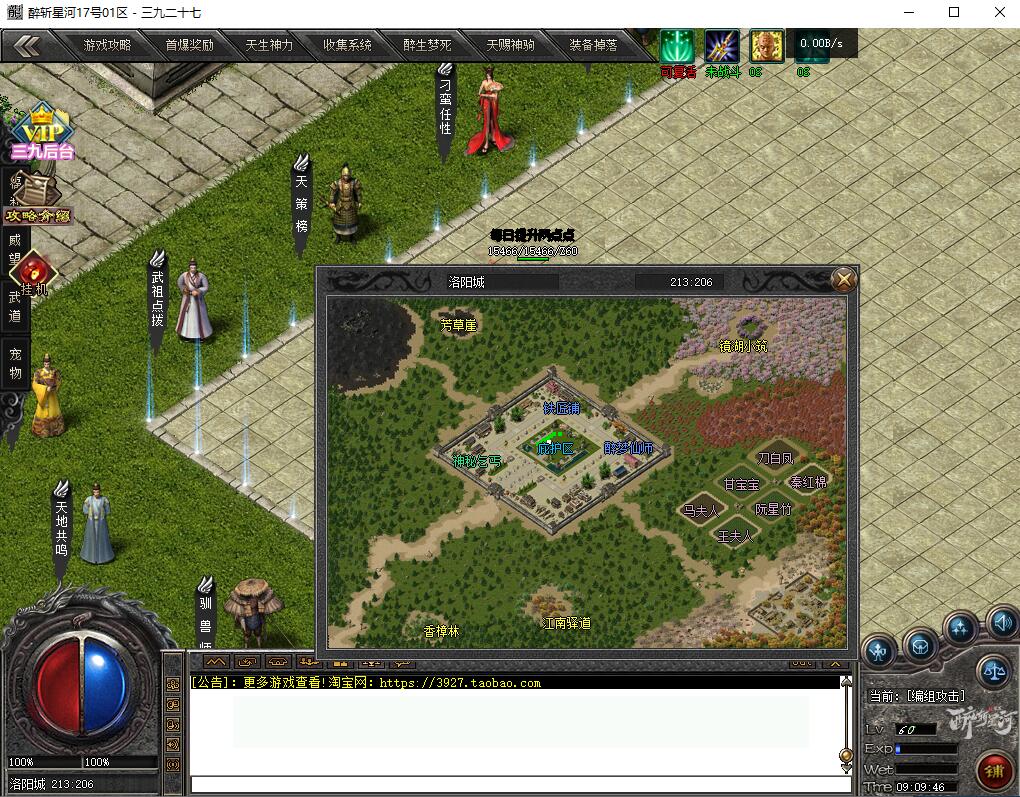1020x797 pixels.
Task: Switch to the 武道 side tab
Action: [15, 306]
